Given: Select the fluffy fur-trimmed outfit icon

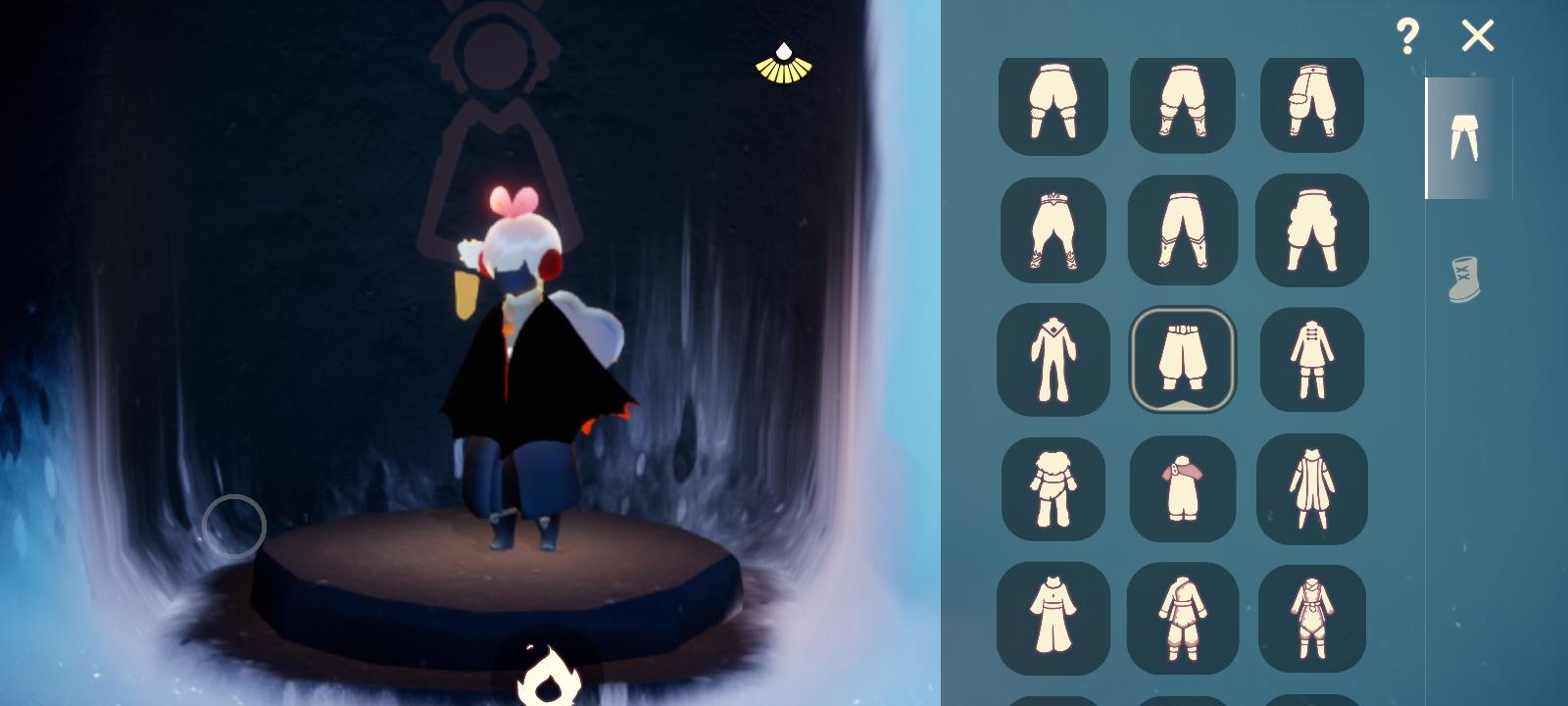Looking at the screenshot, I should coord(1053,487).
